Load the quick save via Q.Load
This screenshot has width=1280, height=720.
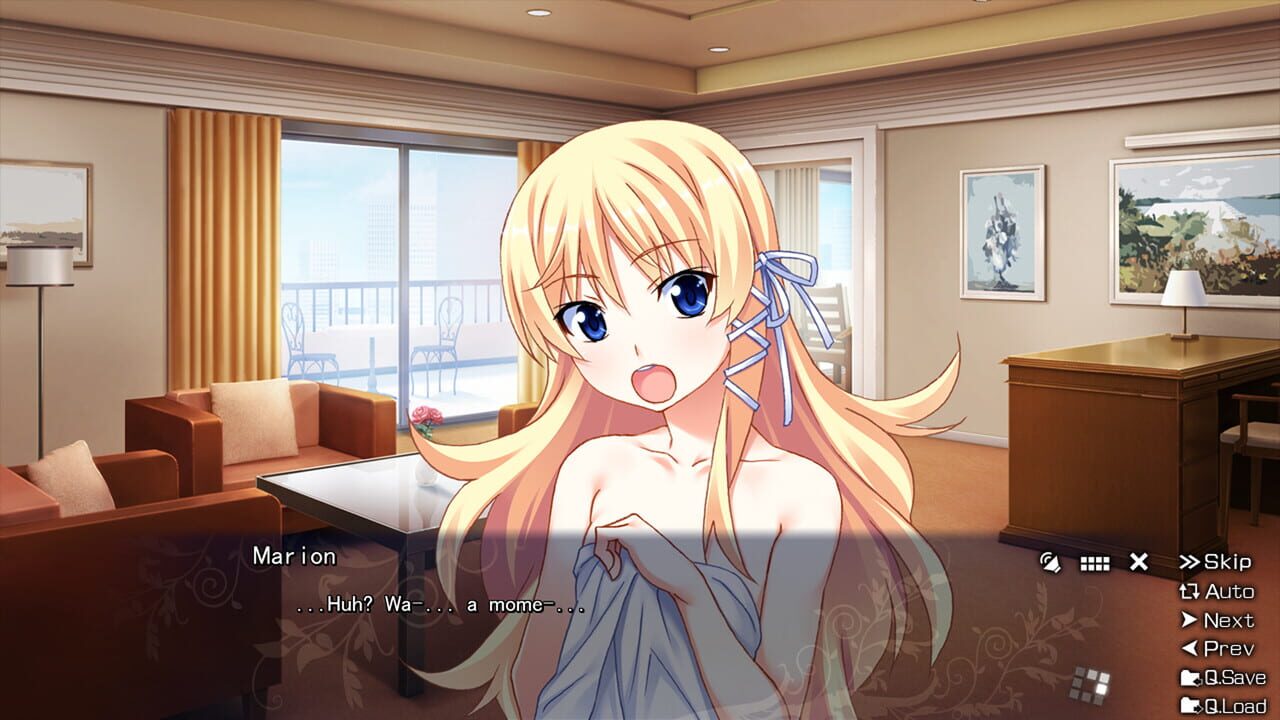click(x=1237, y=706)
